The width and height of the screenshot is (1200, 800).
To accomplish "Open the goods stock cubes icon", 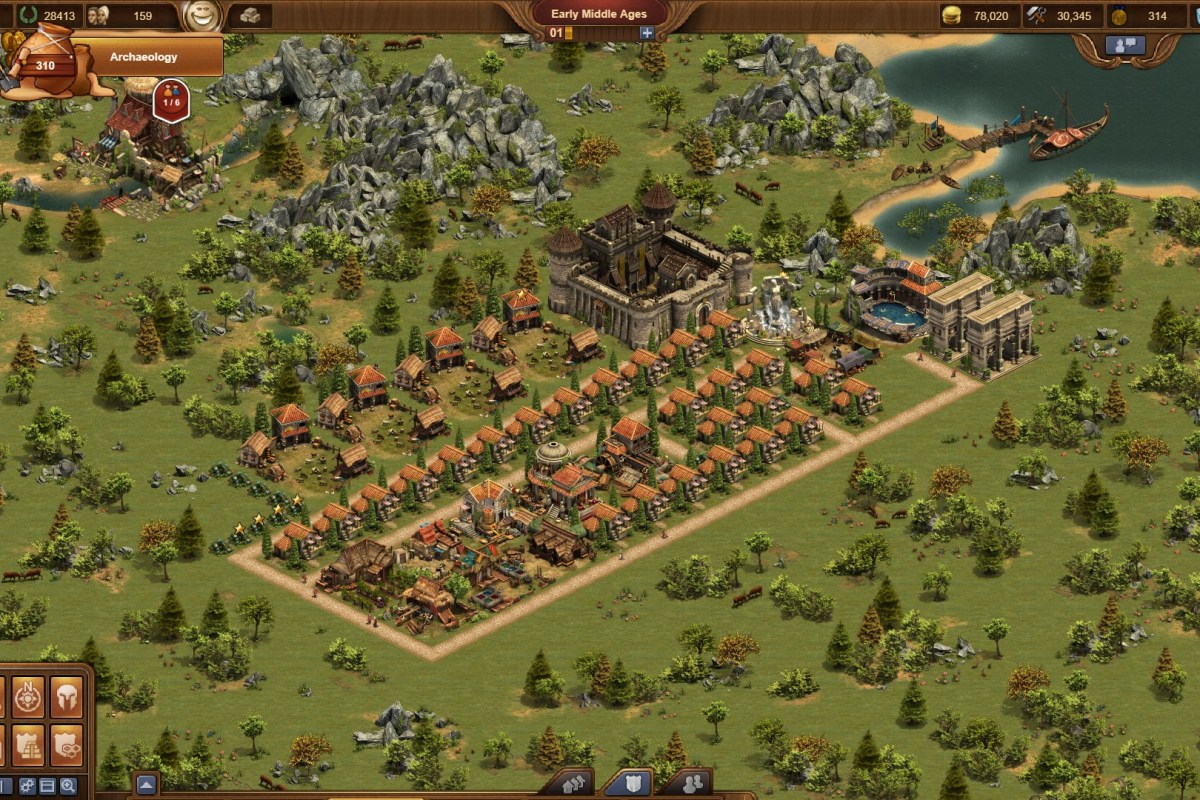I will coord(249,16).
